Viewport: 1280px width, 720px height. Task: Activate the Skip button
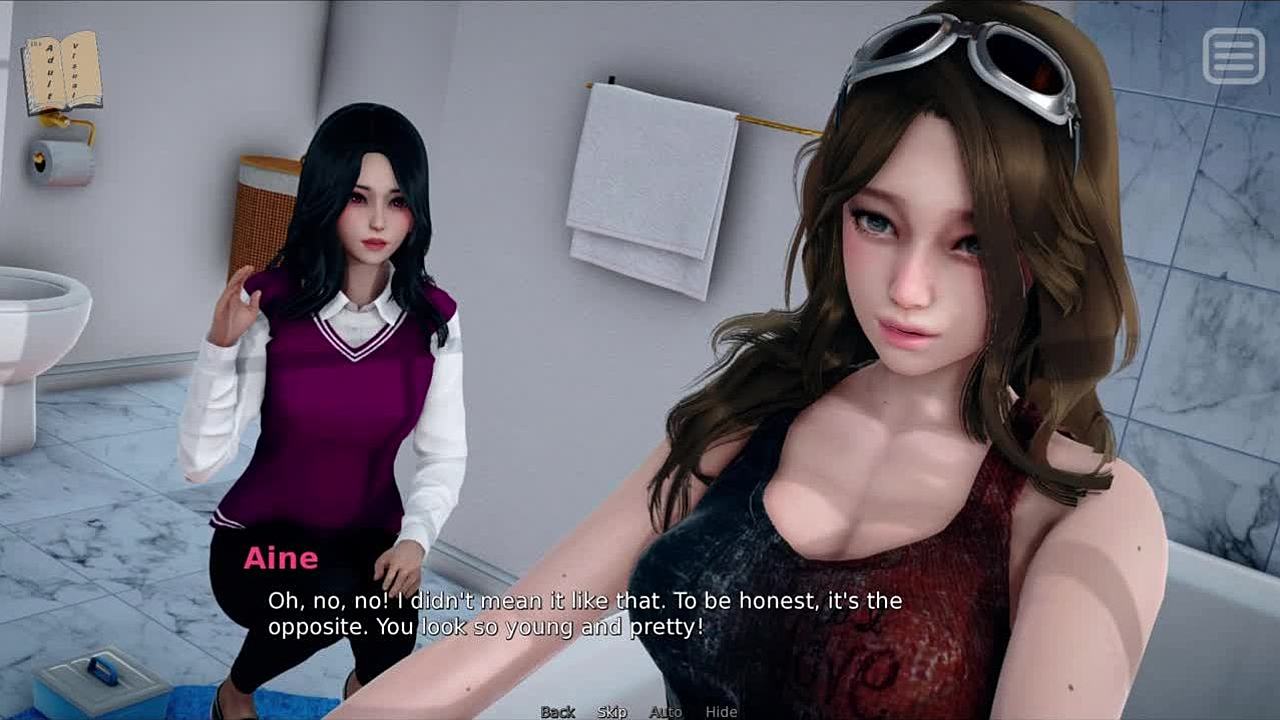[x=612, y=711]
